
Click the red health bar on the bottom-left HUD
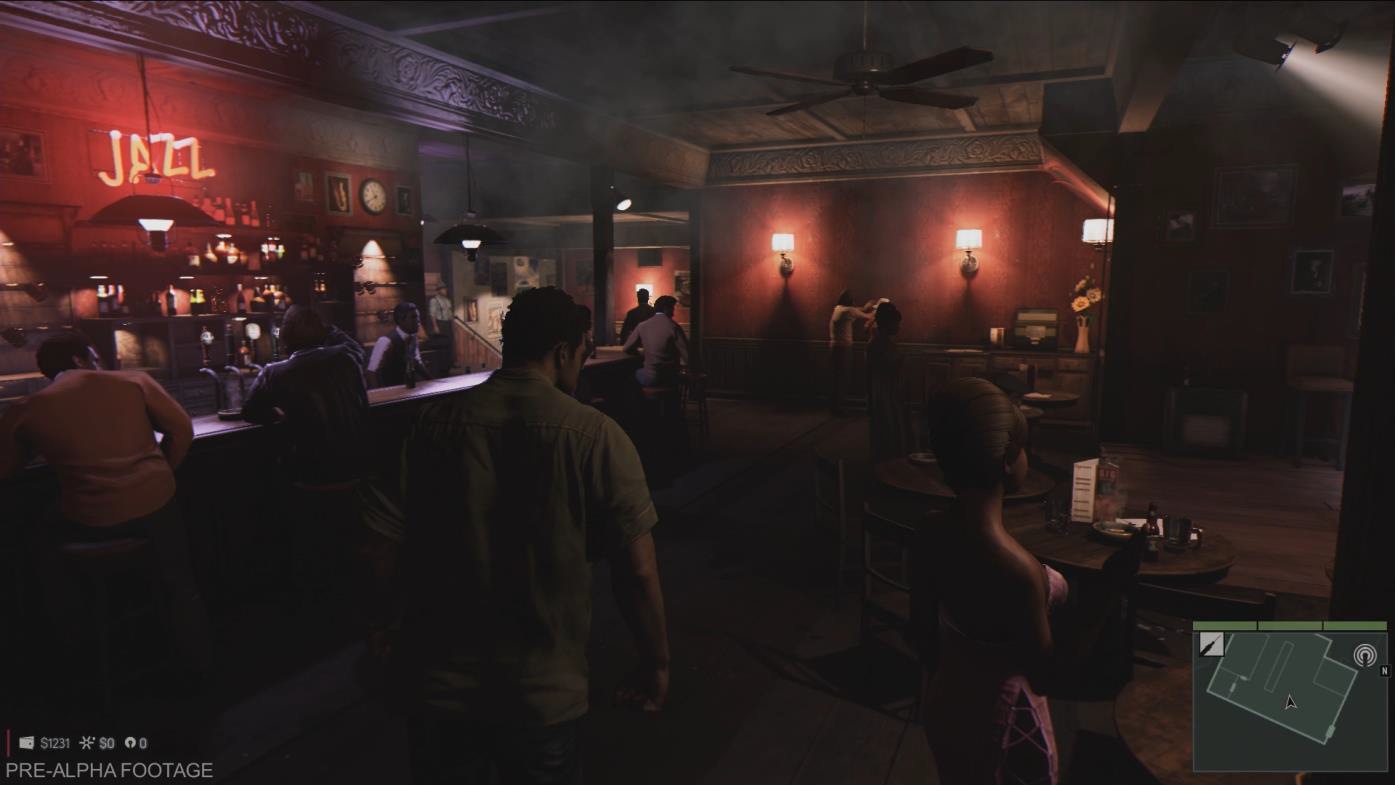pos(9,742)
